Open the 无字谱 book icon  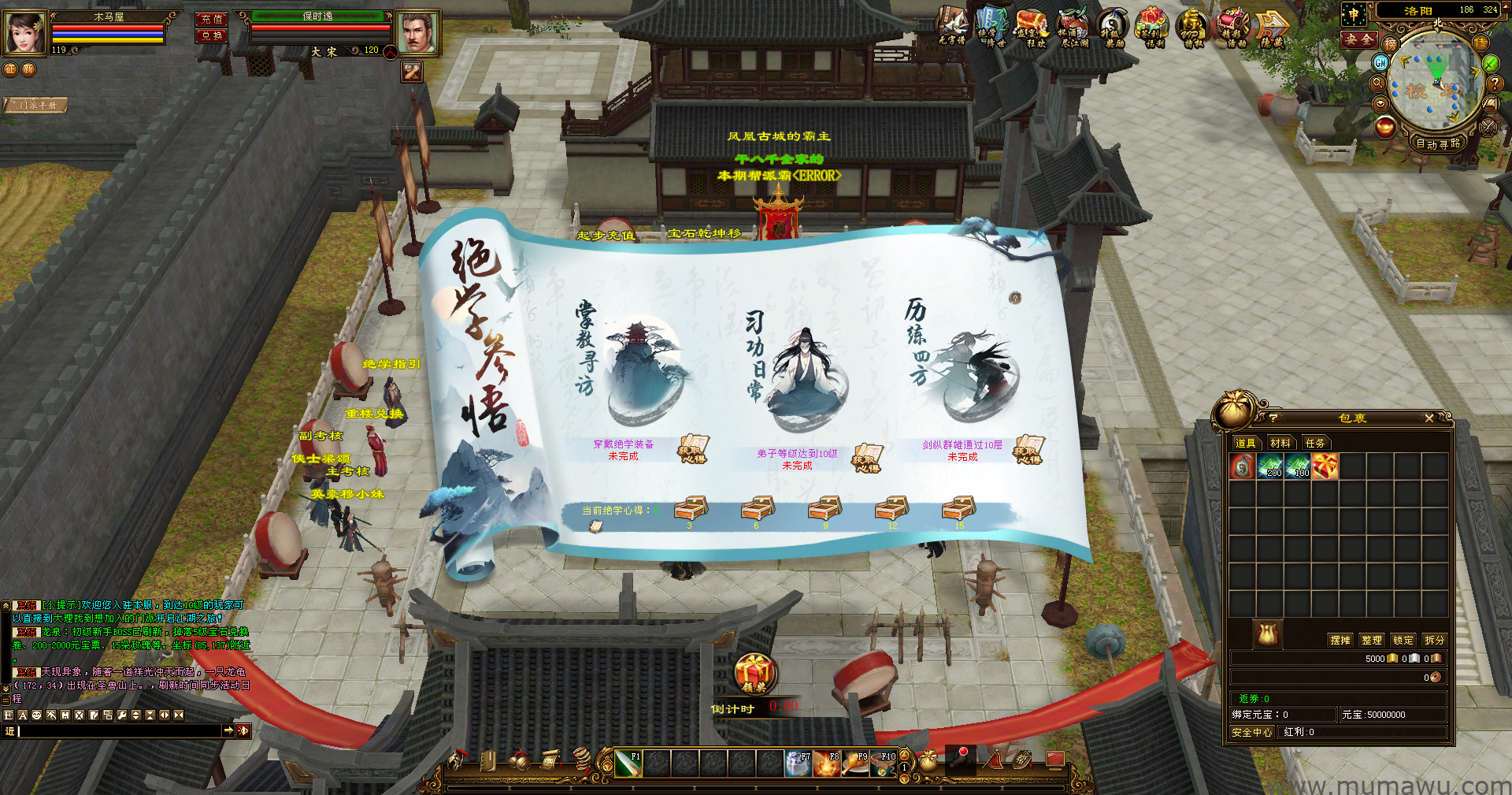pos(951,26)
